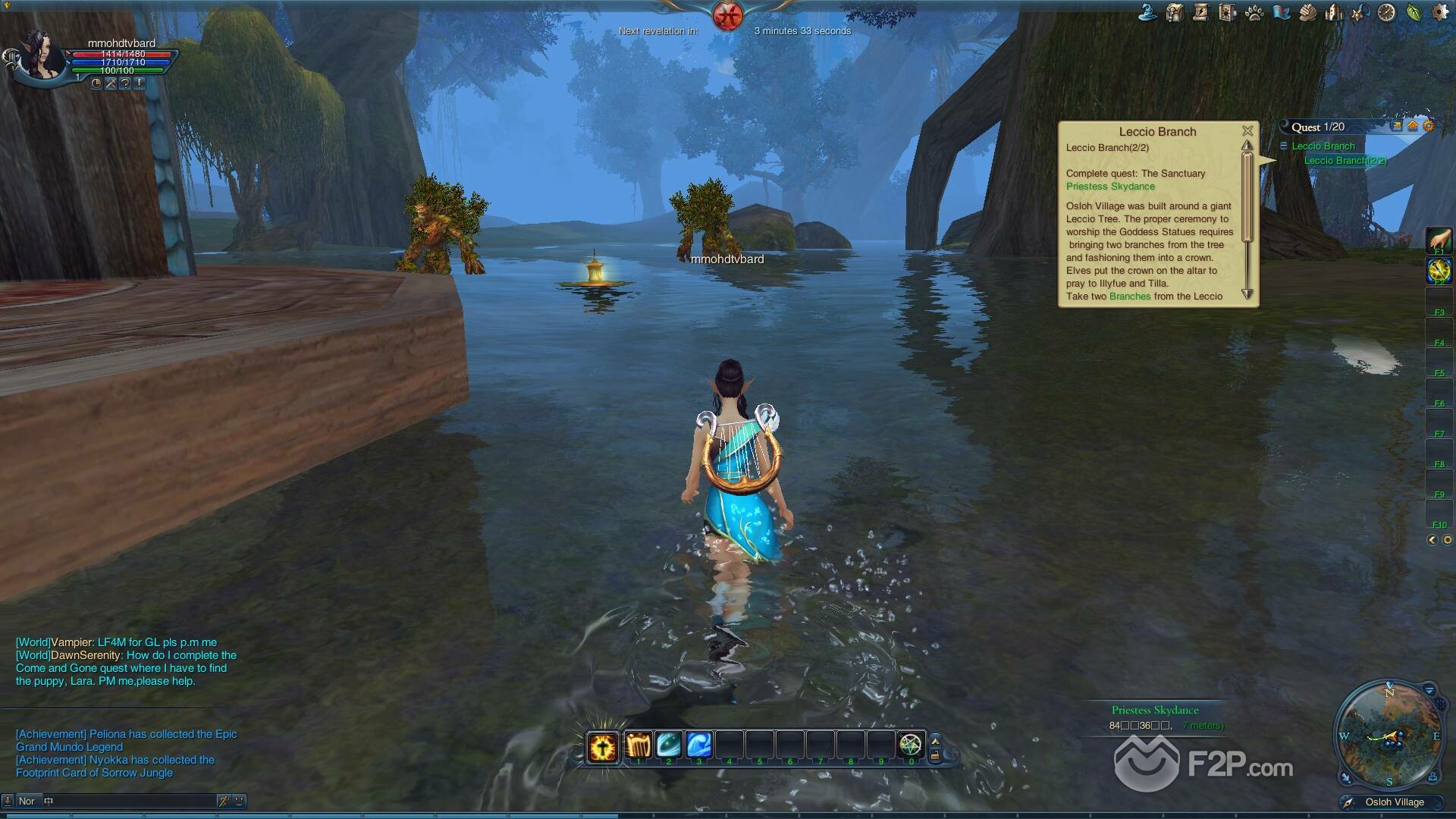Close the Leccio Branch quest tooltip
1456x819 pixels.
pyautogui.click(x=1247, y=131)
